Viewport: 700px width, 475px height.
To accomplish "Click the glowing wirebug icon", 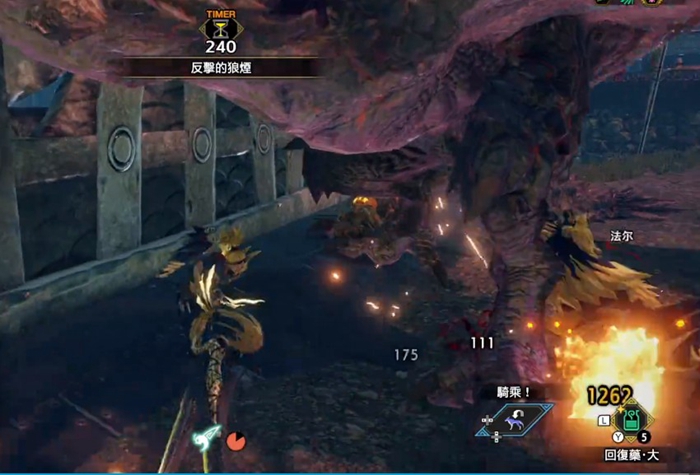I will click(209, 436).
